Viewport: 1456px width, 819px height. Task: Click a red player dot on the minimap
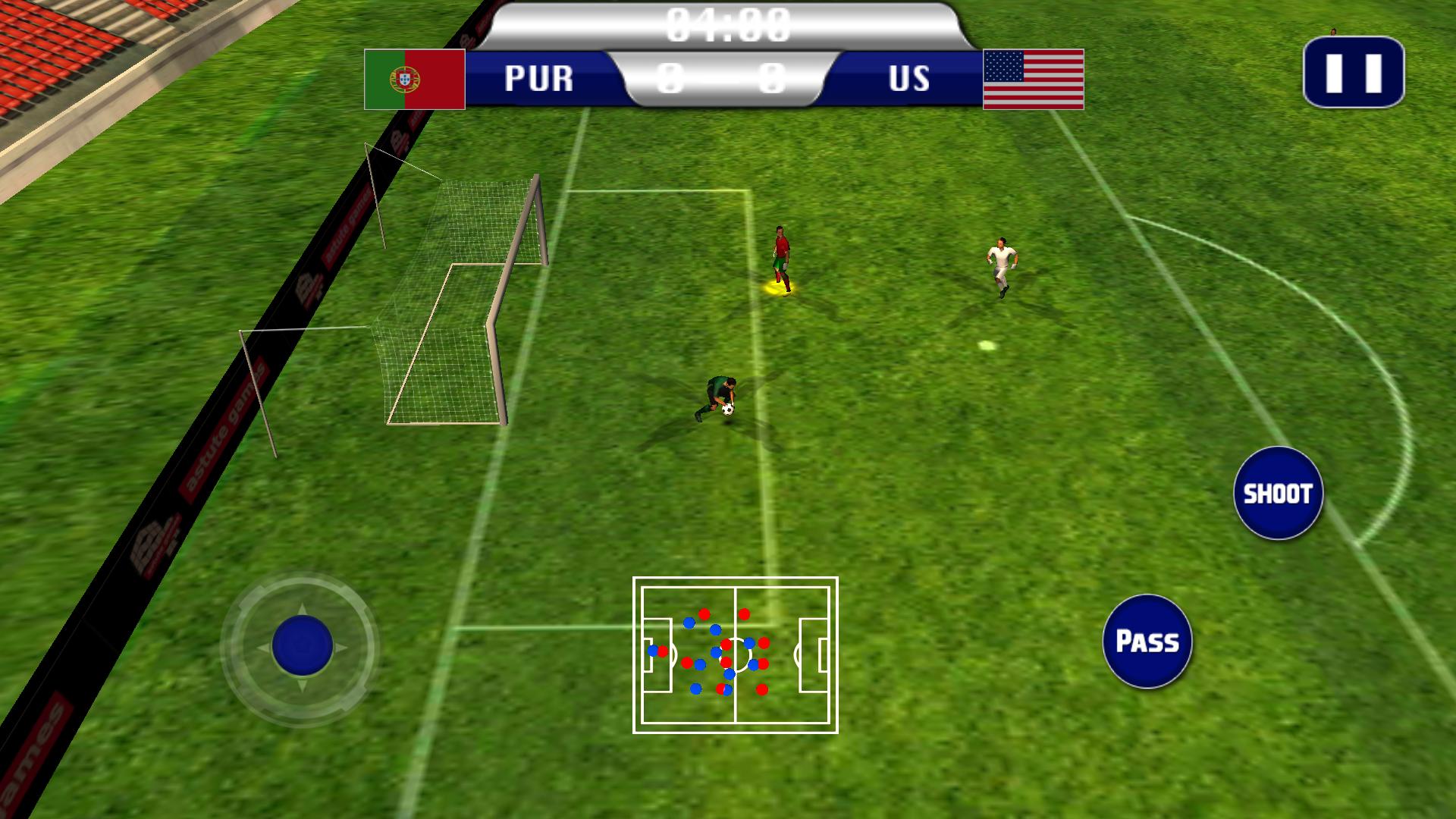705,613
